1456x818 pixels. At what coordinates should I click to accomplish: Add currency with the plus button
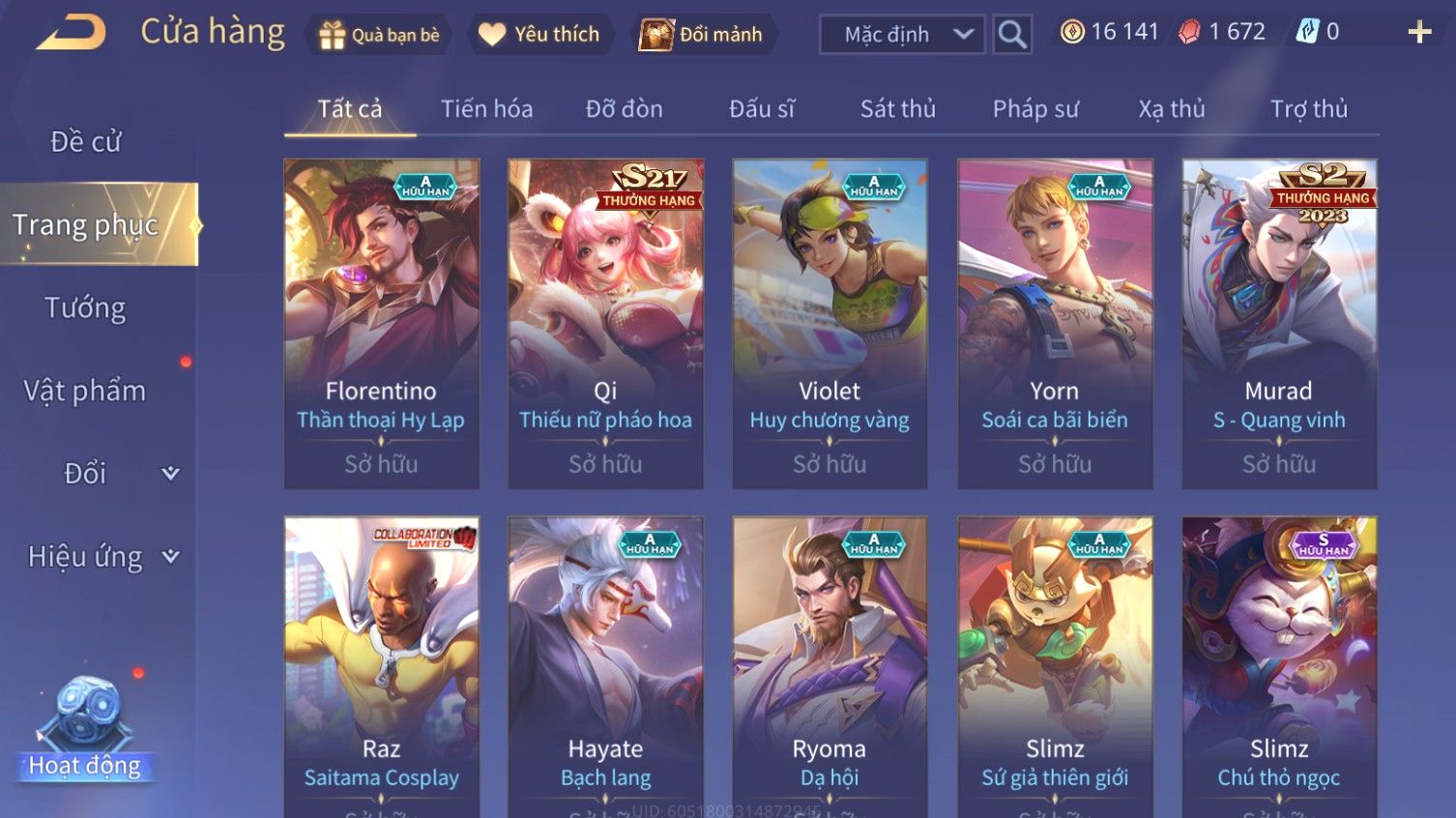point(1419,33)
